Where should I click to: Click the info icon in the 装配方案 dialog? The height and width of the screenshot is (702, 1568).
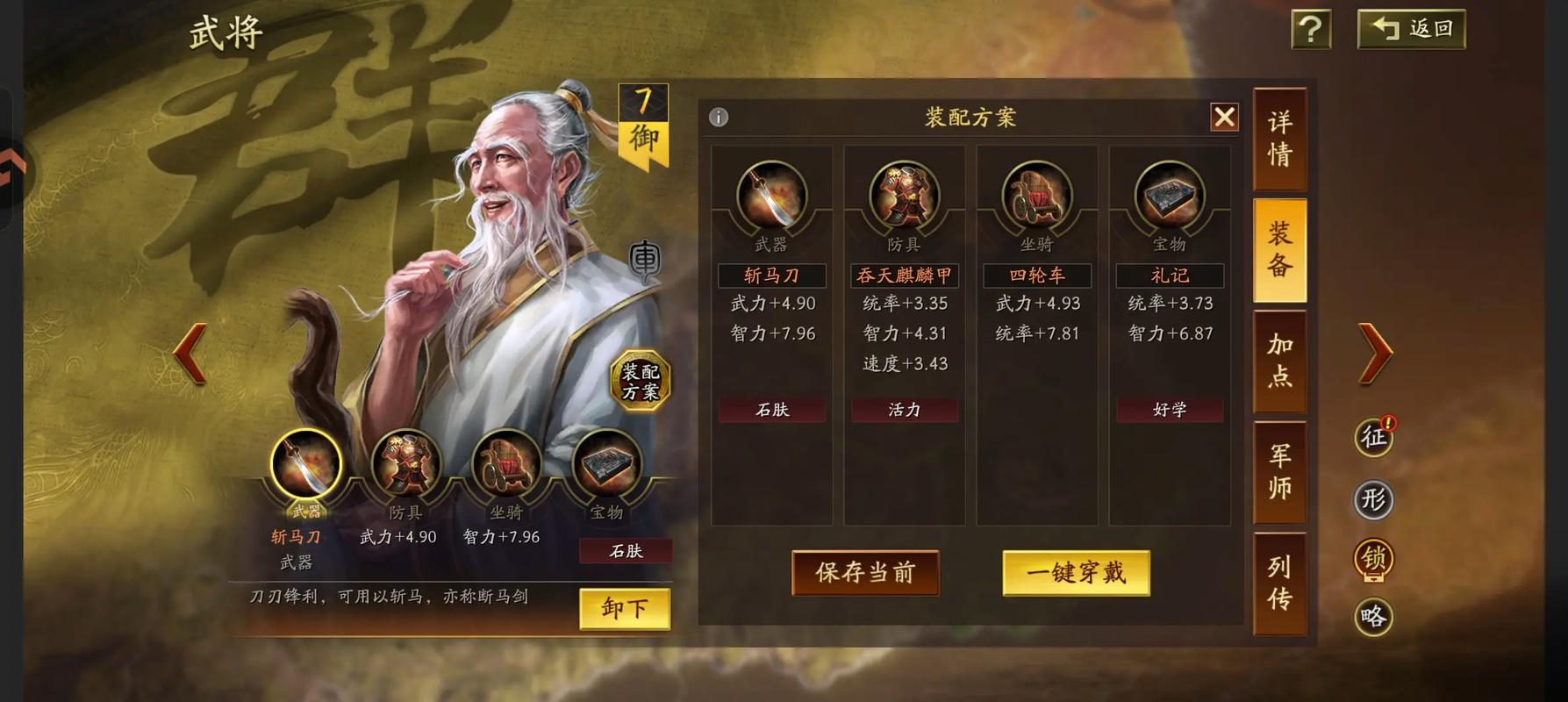coord(718,117)
